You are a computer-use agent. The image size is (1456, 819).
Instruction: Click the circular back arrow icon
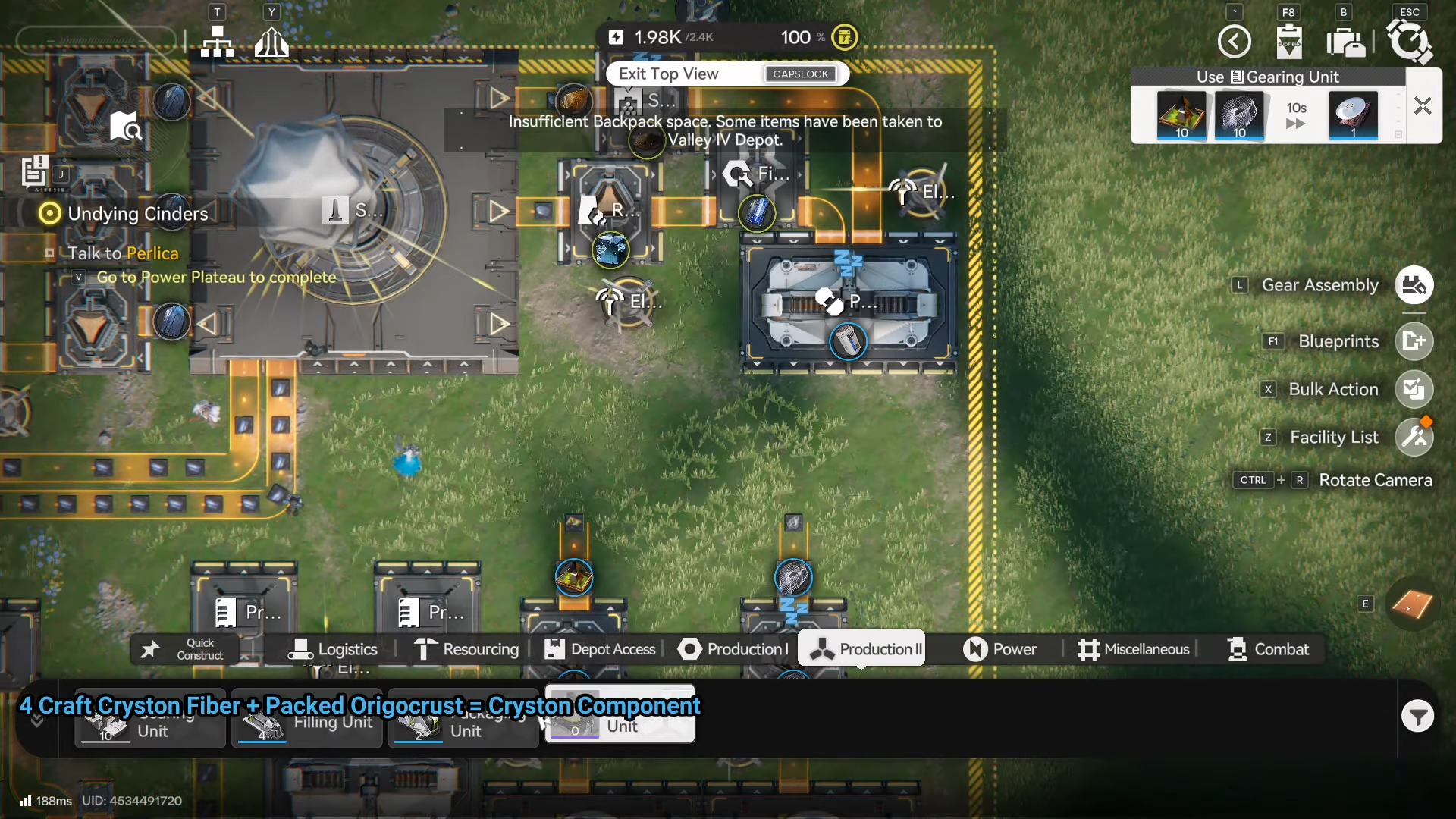tap(1234, 42)
